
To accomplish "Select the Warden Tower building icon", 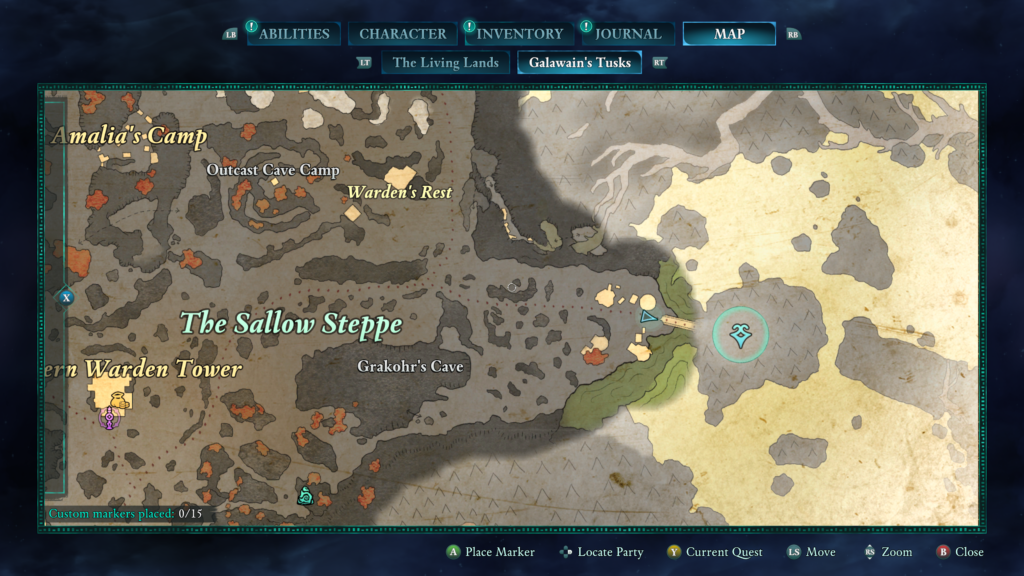I will (117, 400).
